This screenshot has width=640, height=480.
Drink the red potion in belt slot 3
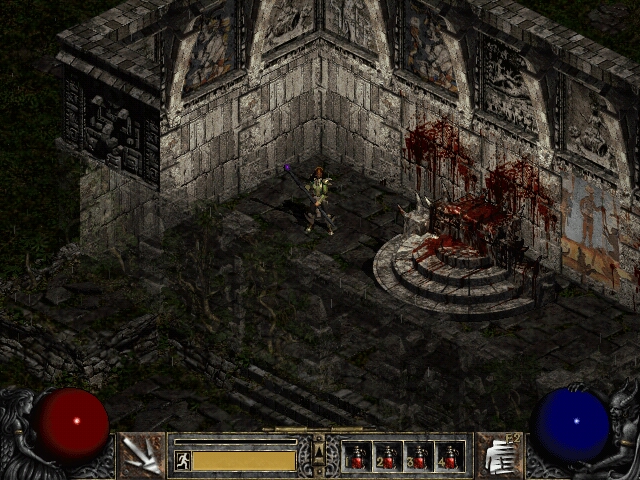click(x=419, y=457)
